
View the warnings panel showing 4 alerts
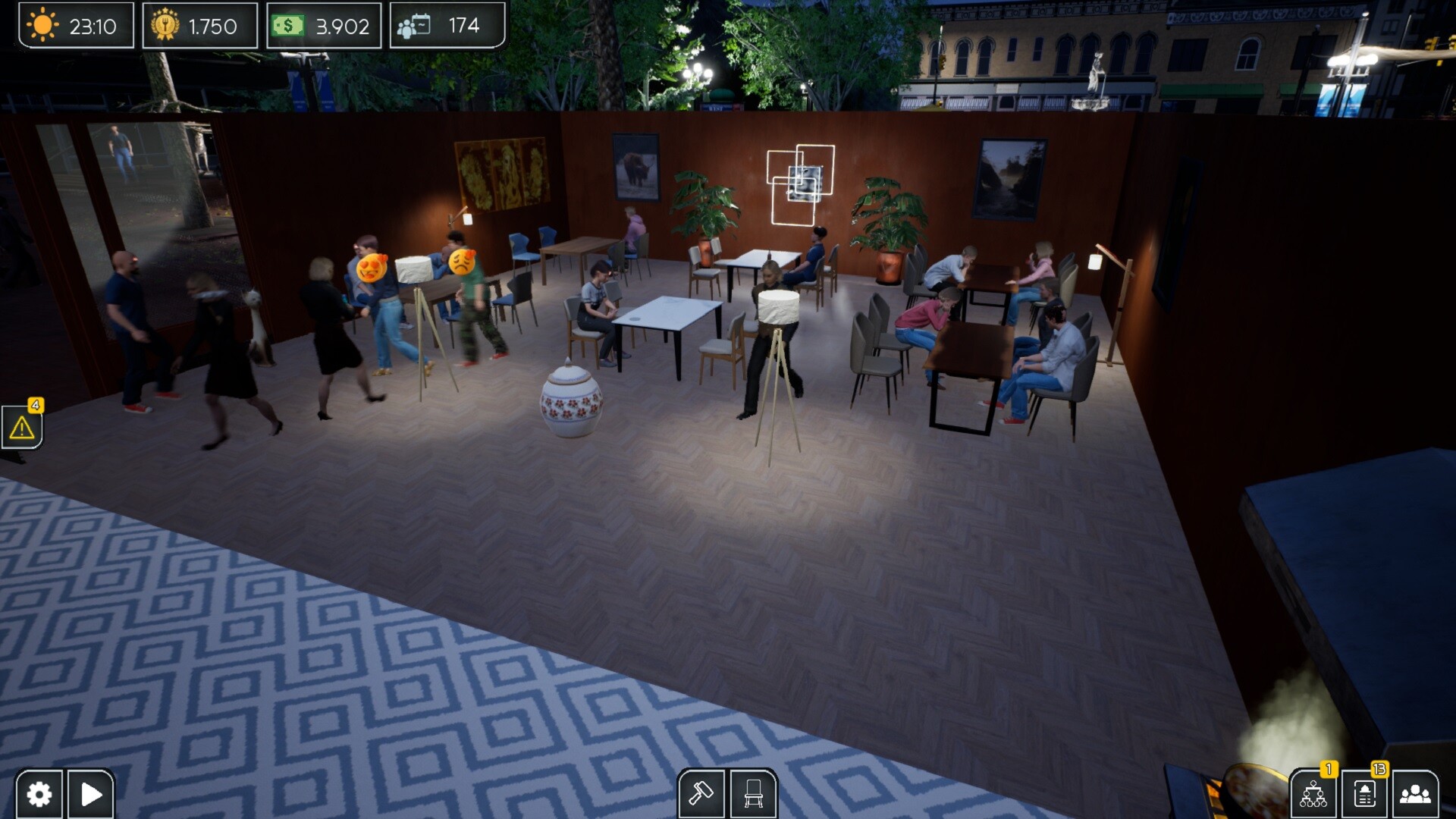coord(23,427)
